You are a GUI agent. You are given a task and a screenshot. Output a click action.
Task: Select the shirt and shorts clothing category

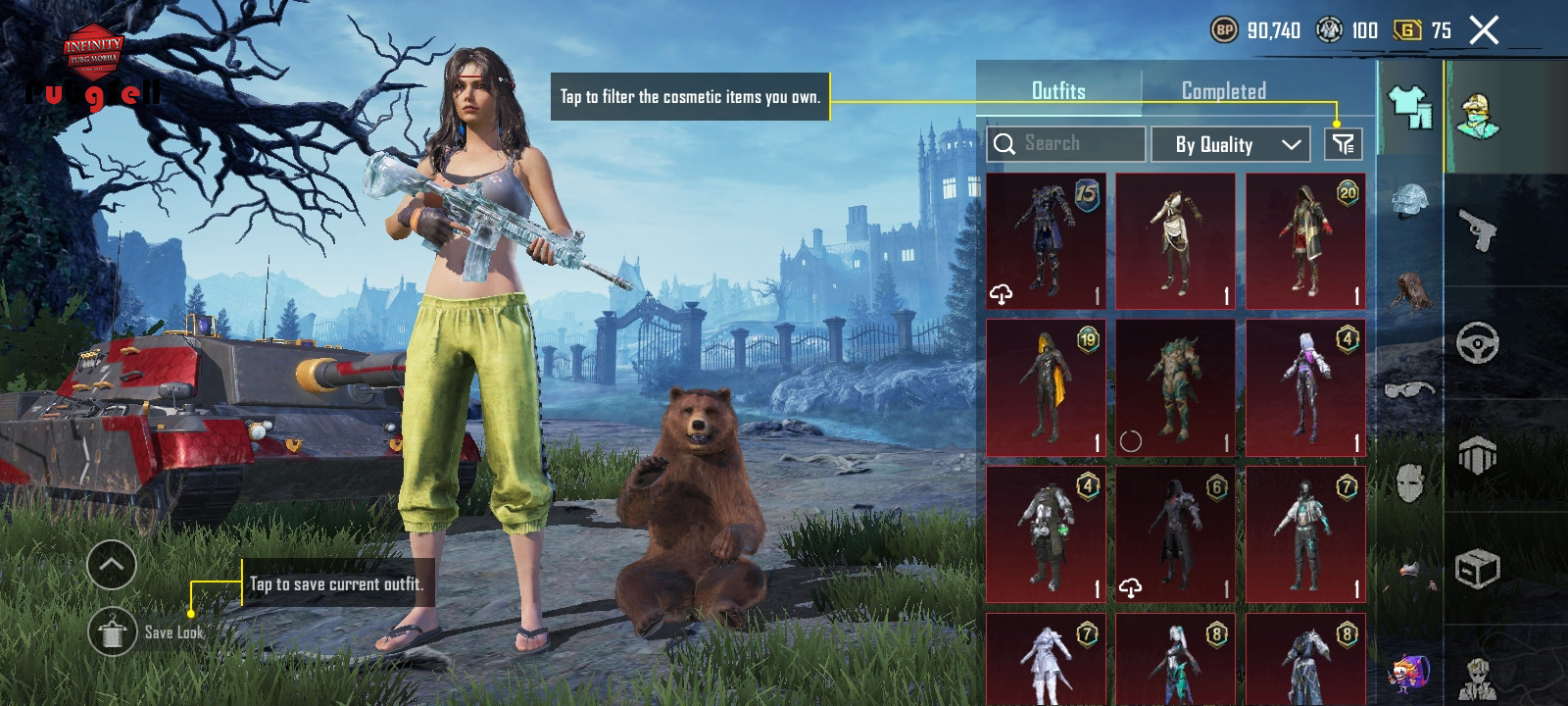pos(1409,106)
